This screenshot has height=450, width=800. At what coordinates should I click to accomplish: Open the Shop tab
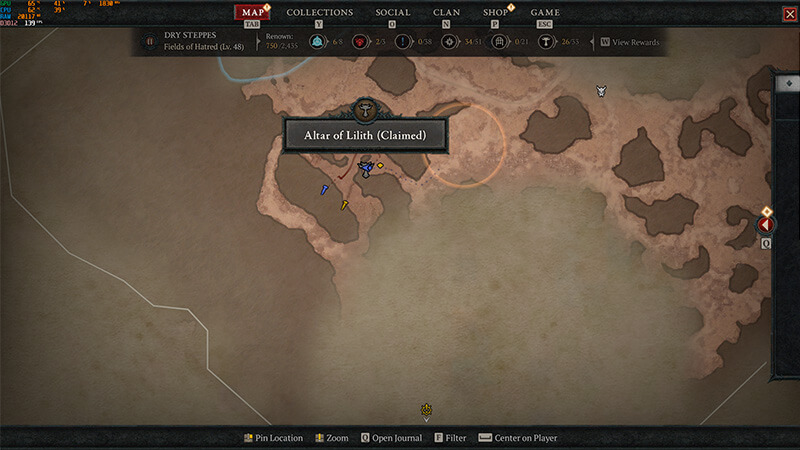[x=495, y=13]
